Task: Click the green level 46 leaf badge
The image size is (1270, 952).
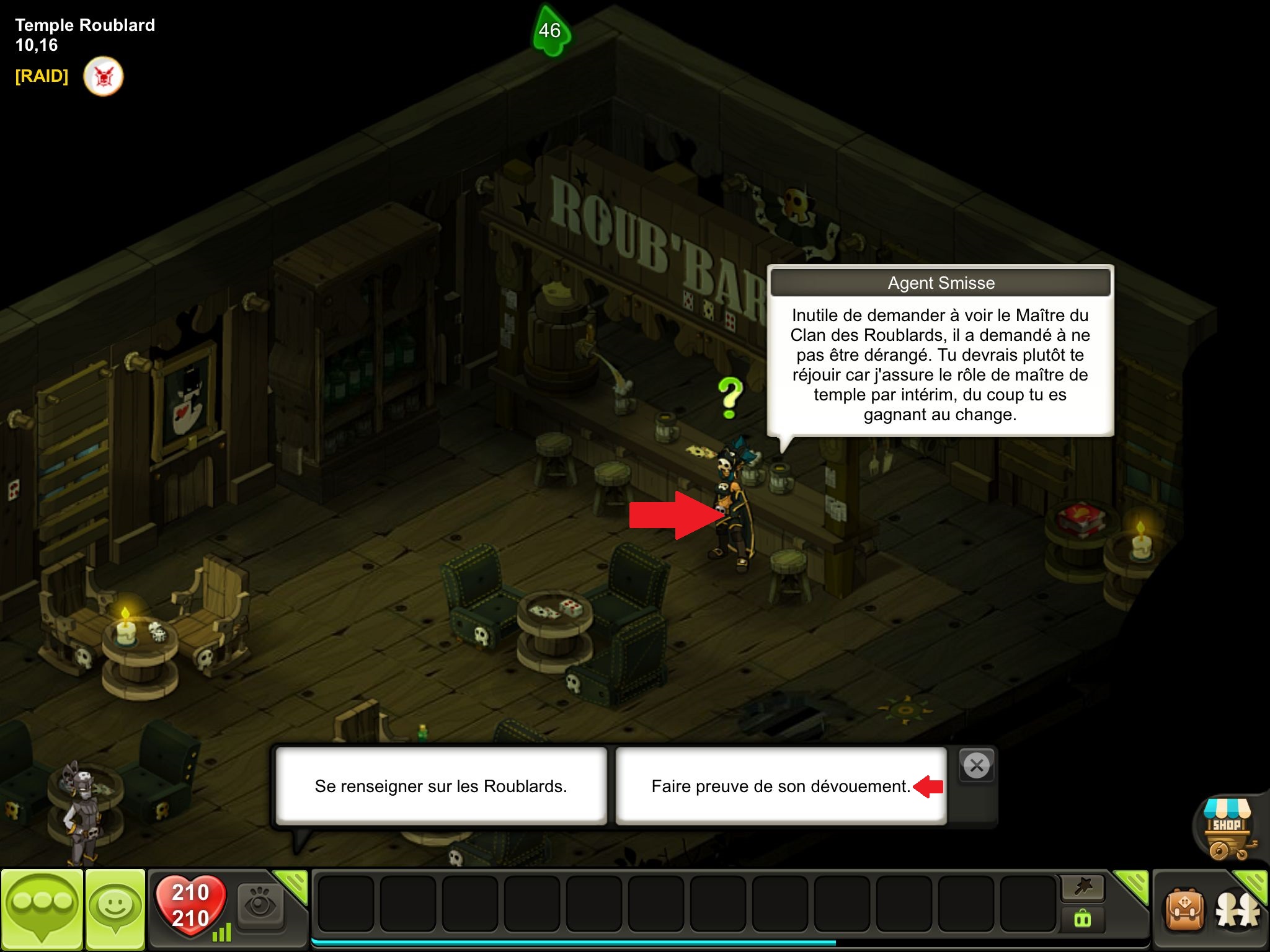Action: coord(549,31)
